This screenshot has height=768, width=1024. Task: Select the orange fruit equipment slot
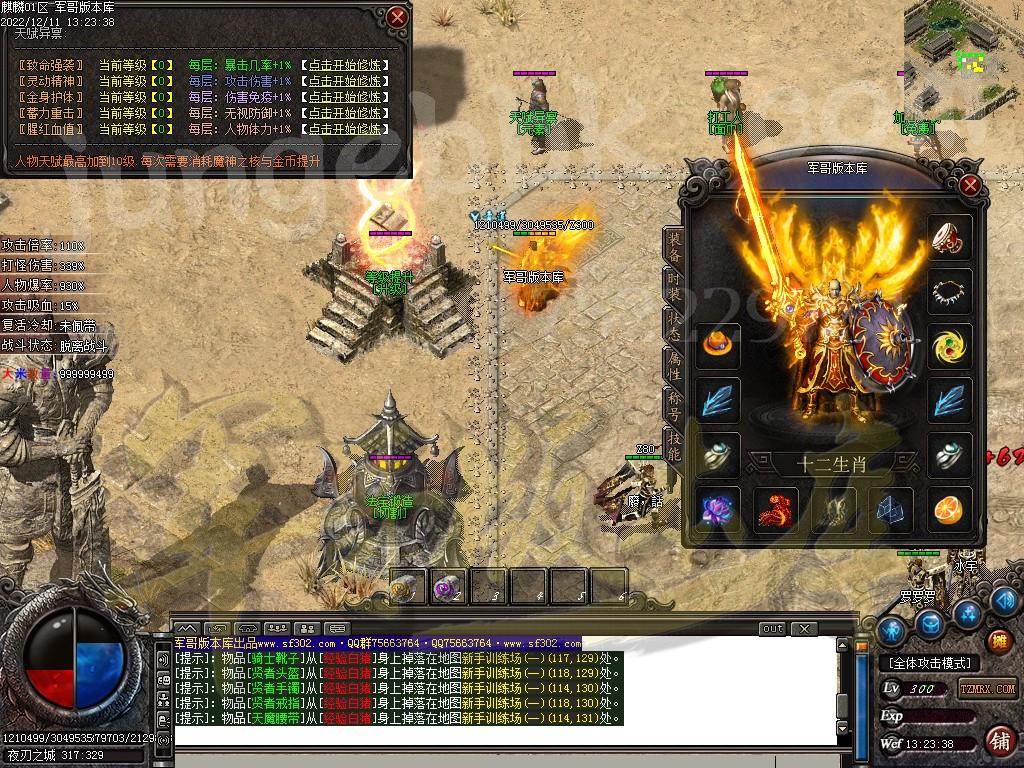(x=948, y=510)
